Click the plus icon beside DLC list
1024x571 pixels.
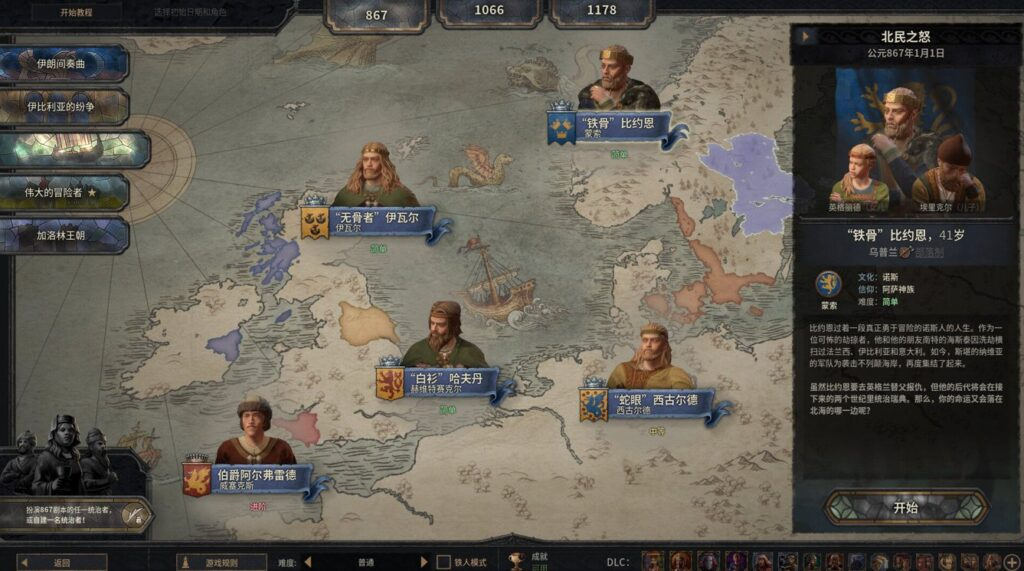click(1014, 562)
